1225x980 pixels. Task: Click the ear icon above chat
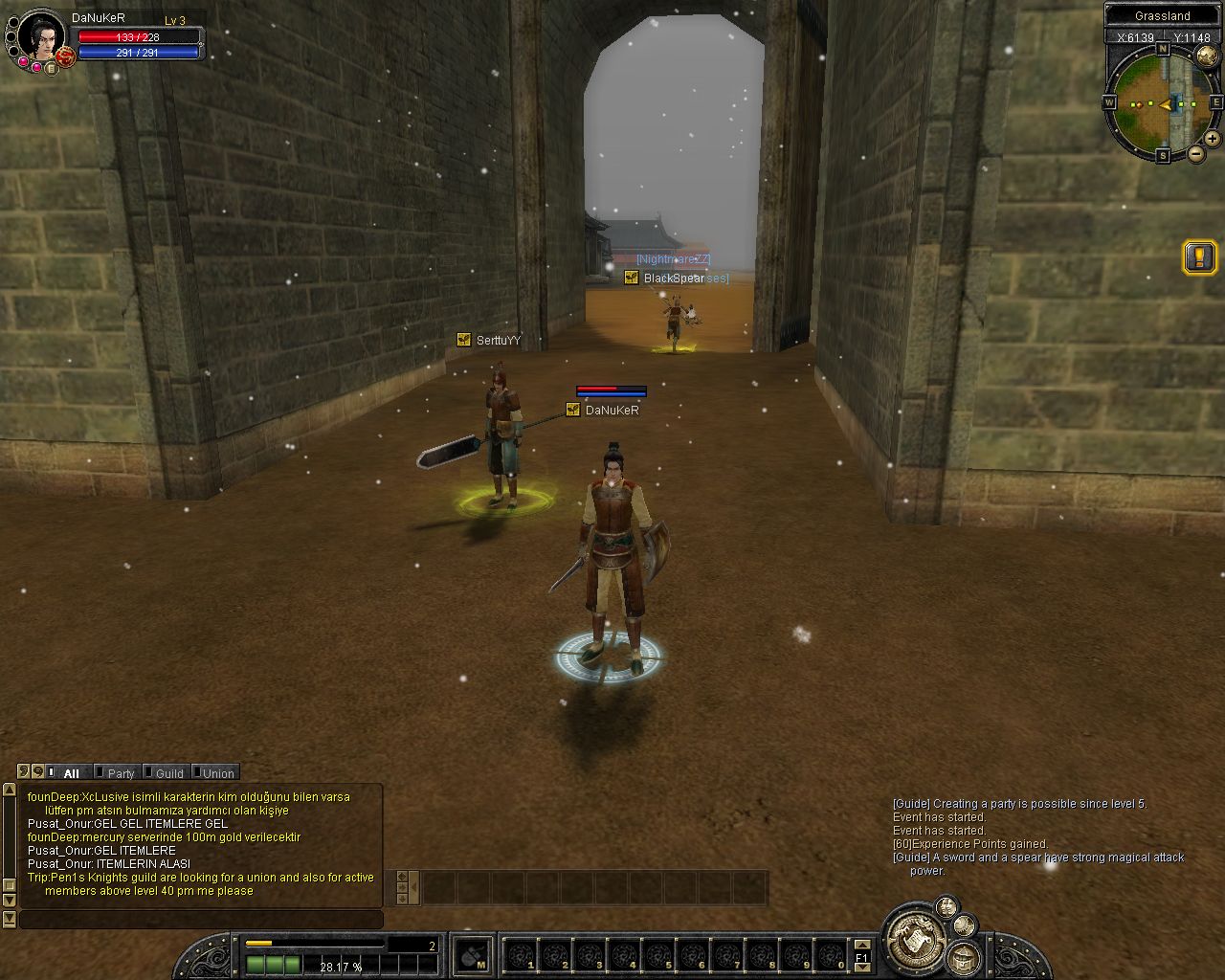click(24, 771)
